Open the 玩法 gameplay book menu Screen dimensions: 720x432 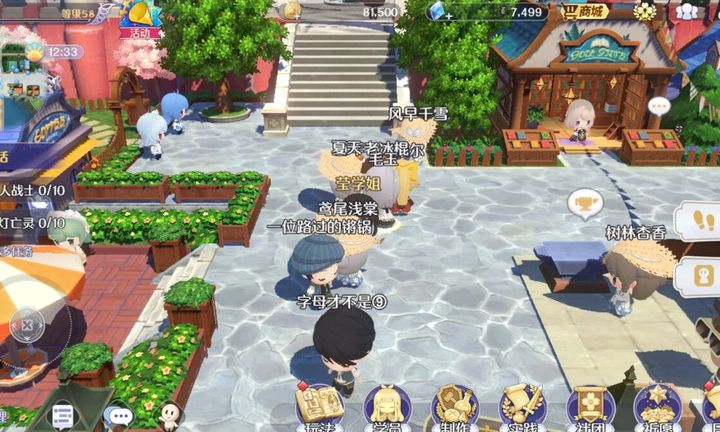click(x=319, y=407)
